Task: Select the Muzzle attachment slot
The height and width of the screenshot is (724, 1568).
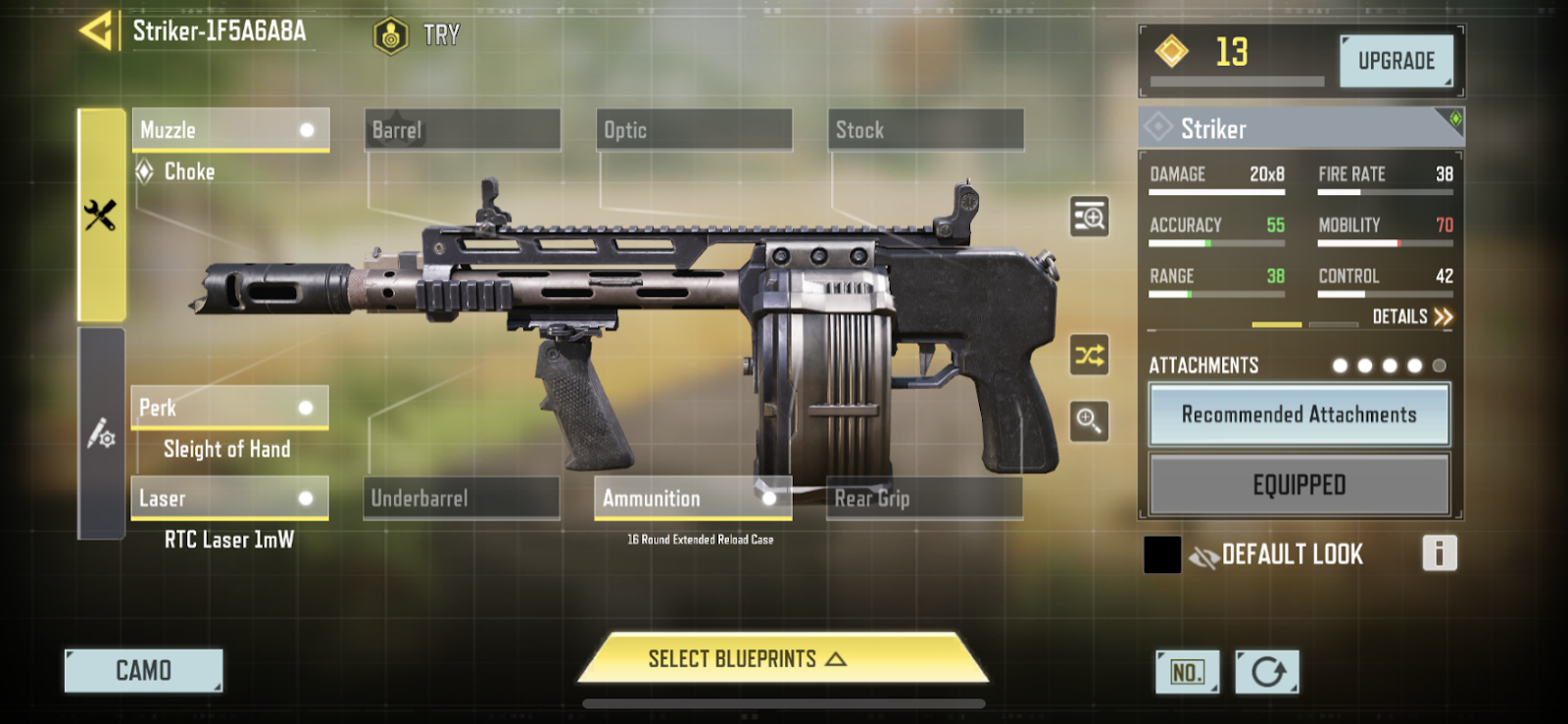Action: pyautogui.click(x=230, y=130)
